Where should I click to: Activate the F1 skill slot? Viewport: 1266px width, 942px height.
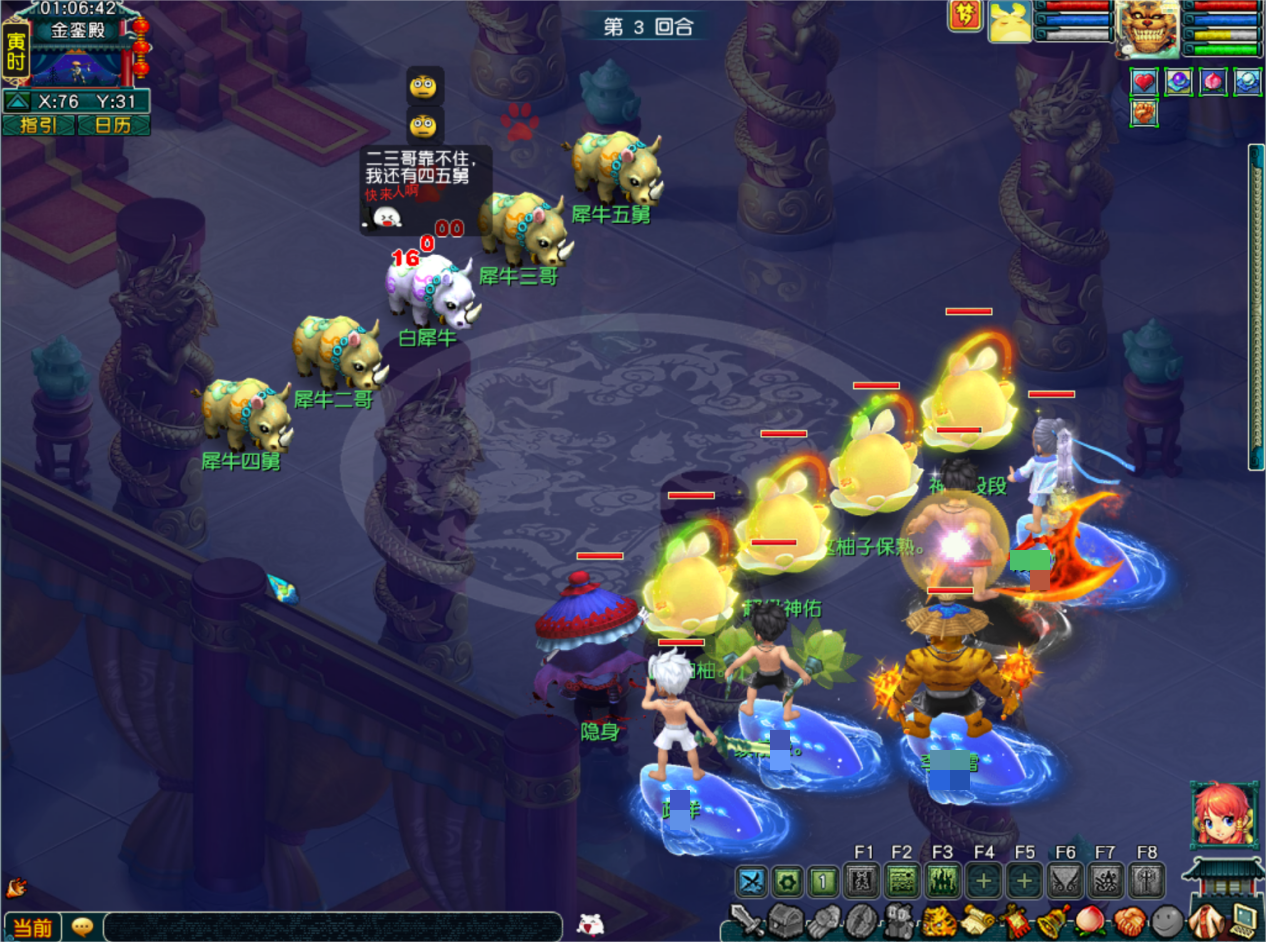point(863,881)
